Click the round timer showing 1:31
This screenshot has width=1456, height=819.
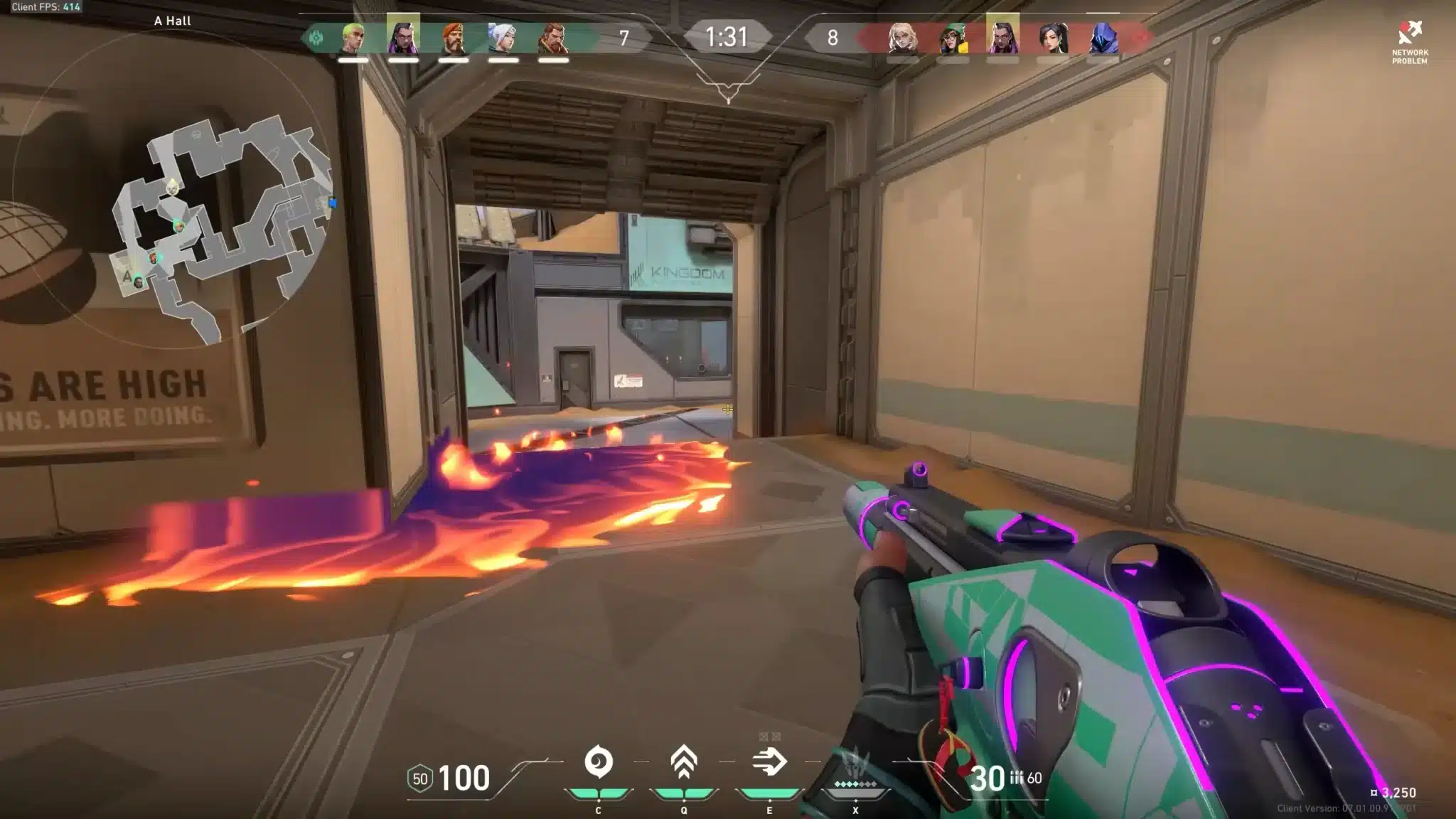(727, 34)
